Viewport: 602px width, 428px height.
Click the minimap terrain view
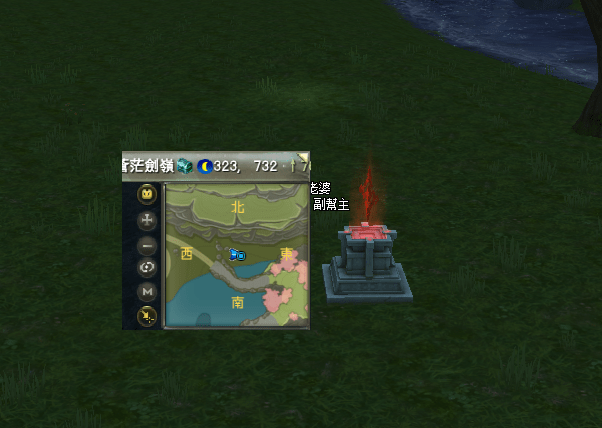tap(237, 254)
